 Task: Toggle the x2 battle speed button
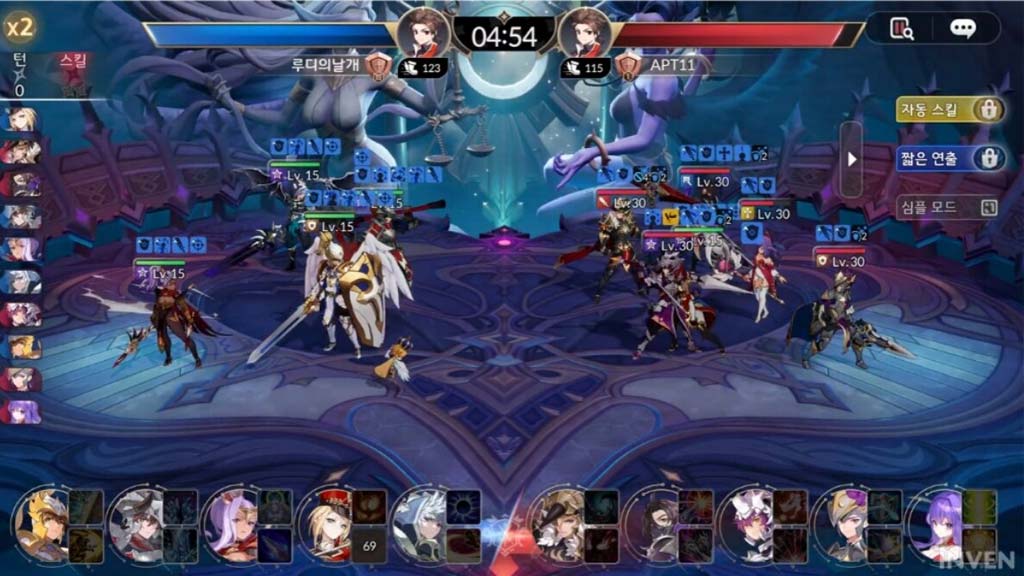pos(19,27)
